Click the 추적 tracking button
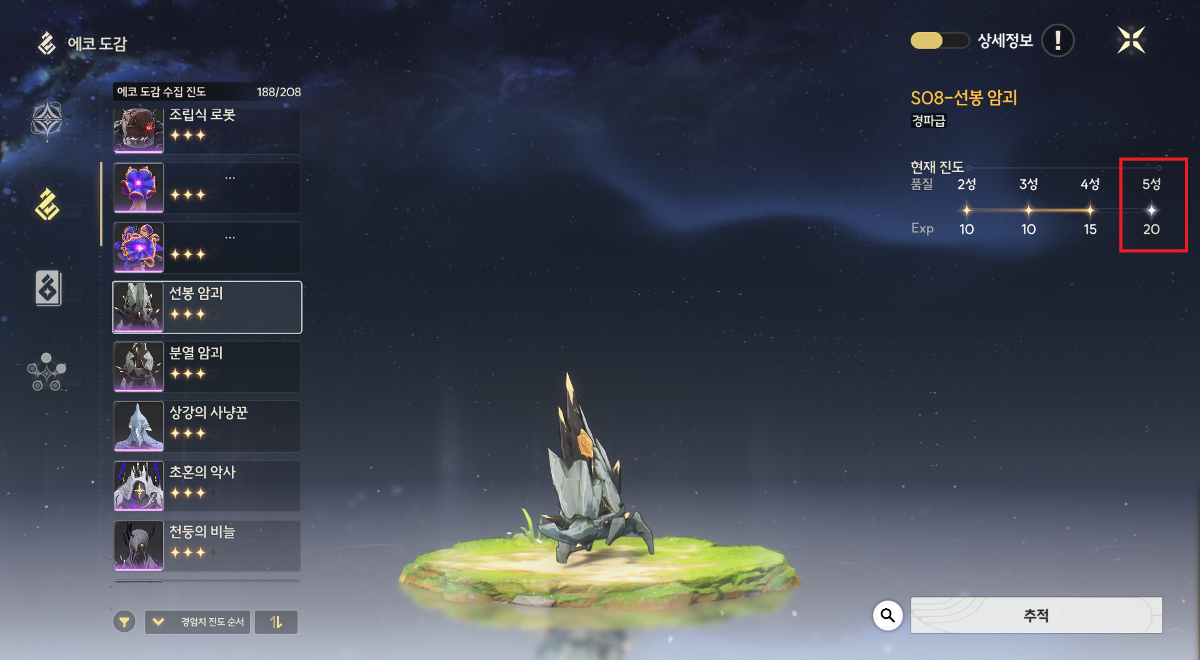The height and width of the screenshot is (660, 1200). (1036, 615)
